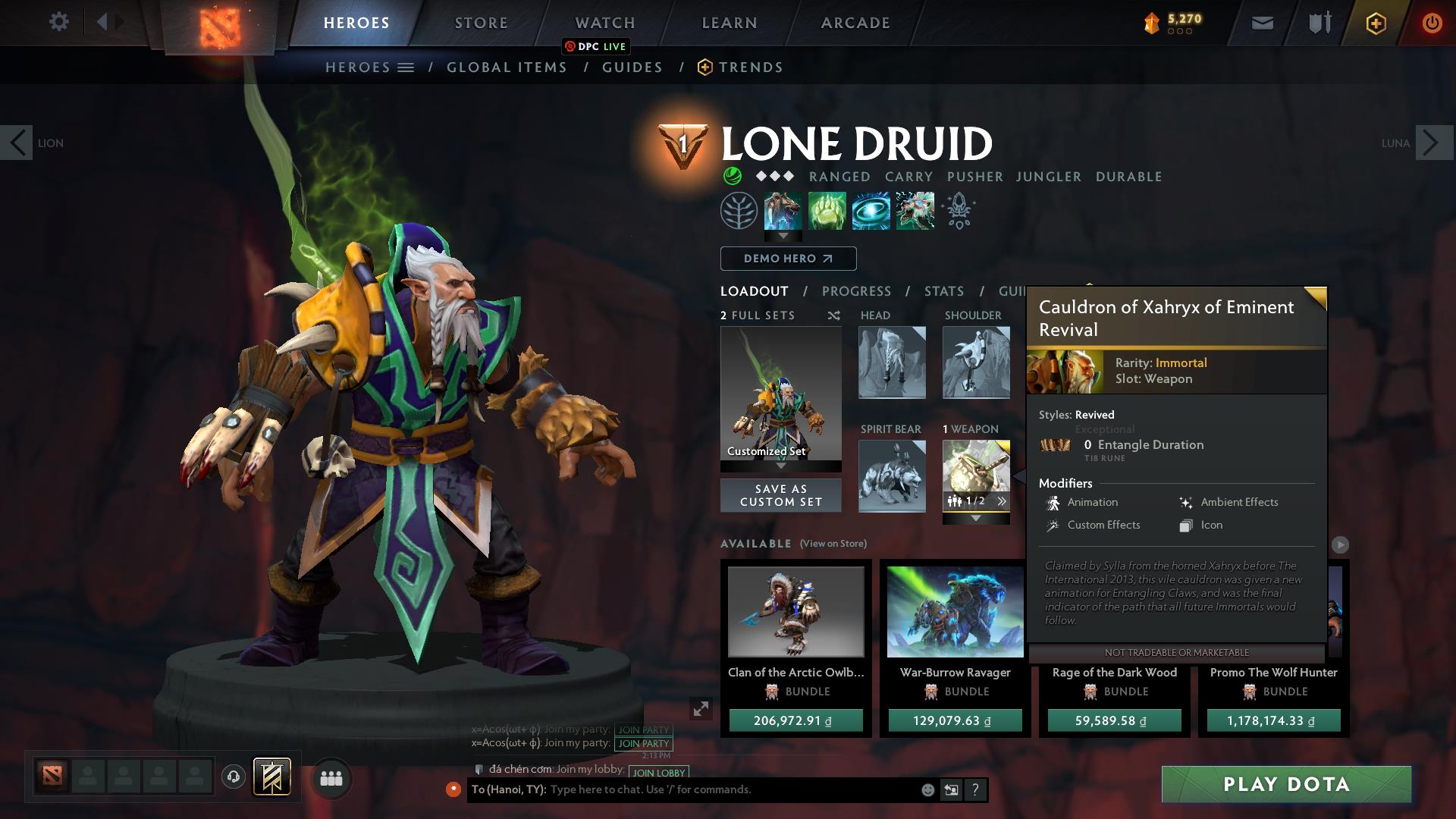Click the Aghanim's Scepter upgrade icon
The width and height of the screenshot is (1456, 819).
(957, 211)
